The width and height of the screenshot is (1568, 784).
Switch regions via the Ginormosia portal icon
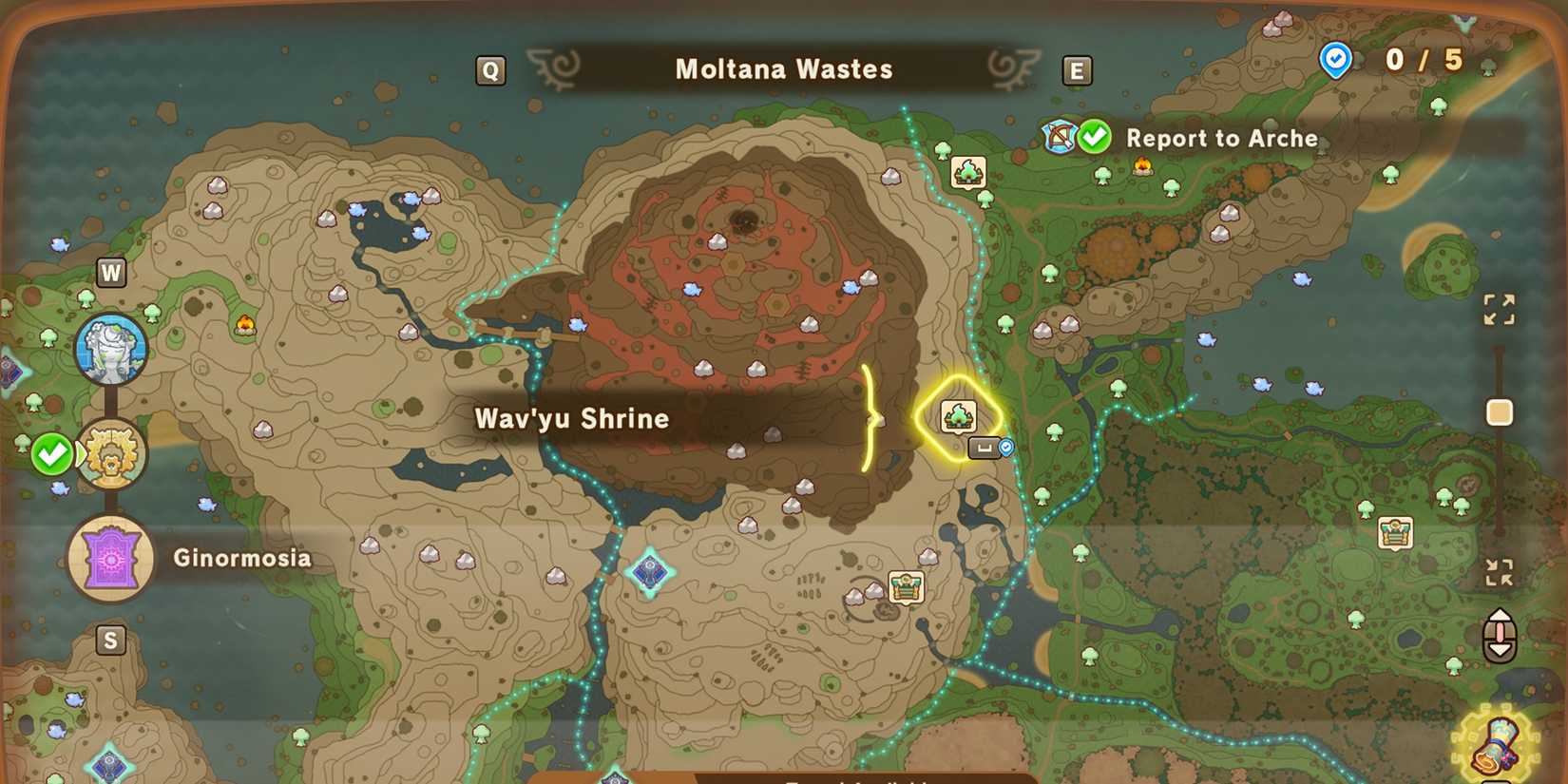[x=111, y=558]
